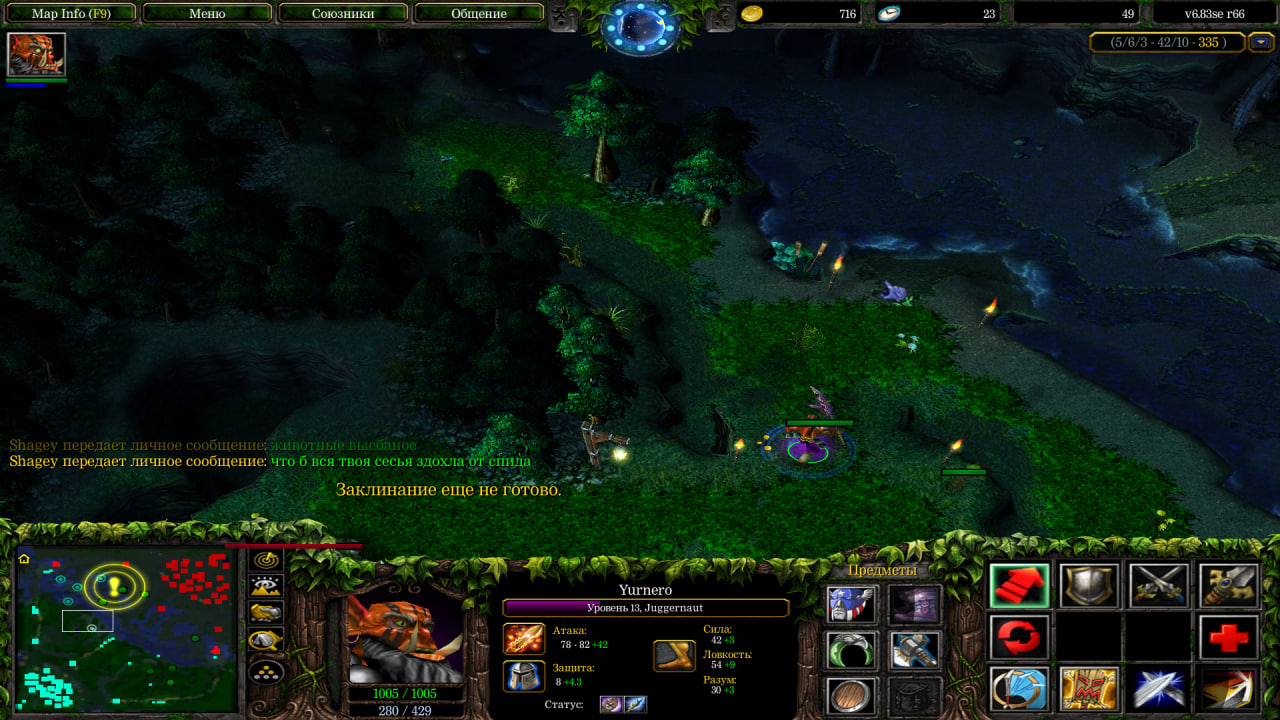Toggle the scoreboard arrow button

point(1262,42)
